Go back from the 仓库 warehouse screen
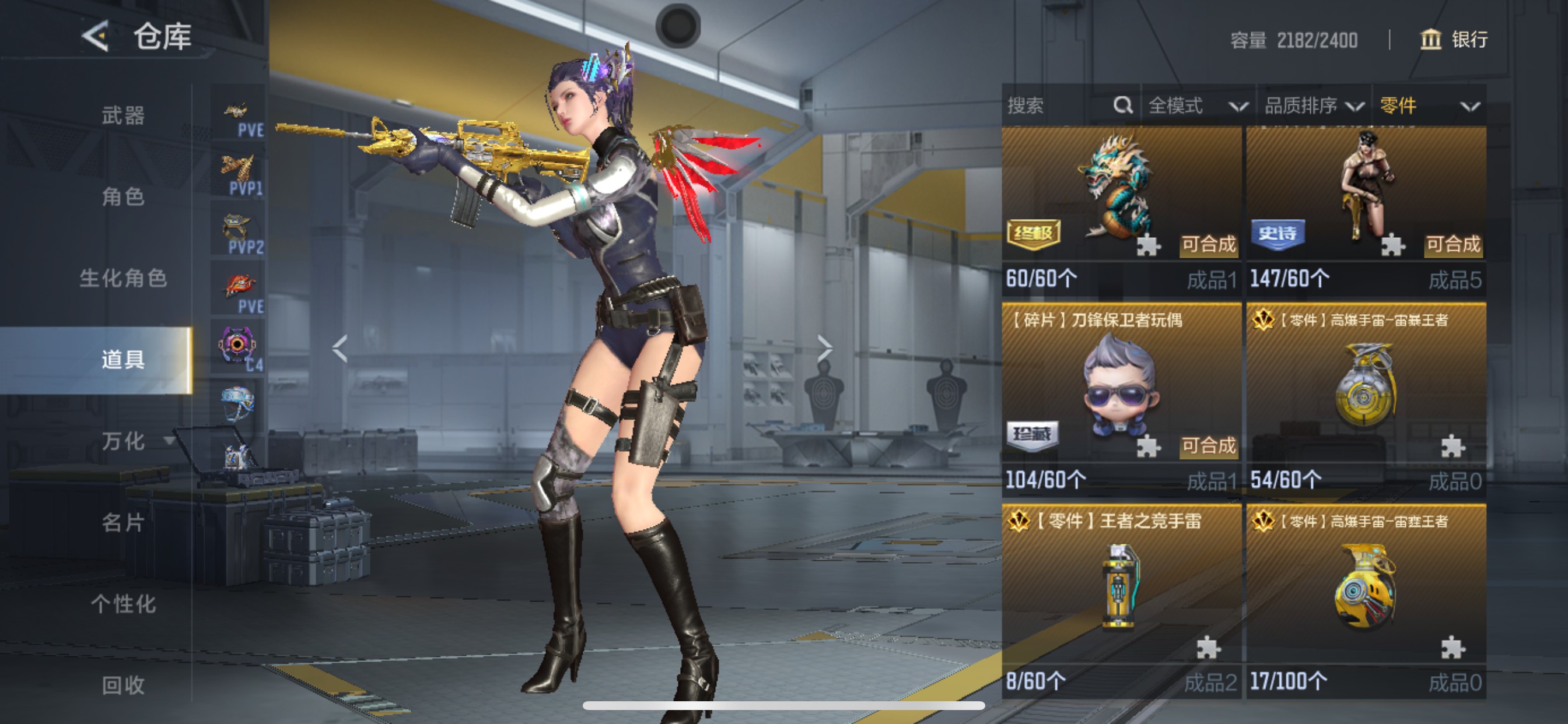1568x724 pixels. (96, 37)
